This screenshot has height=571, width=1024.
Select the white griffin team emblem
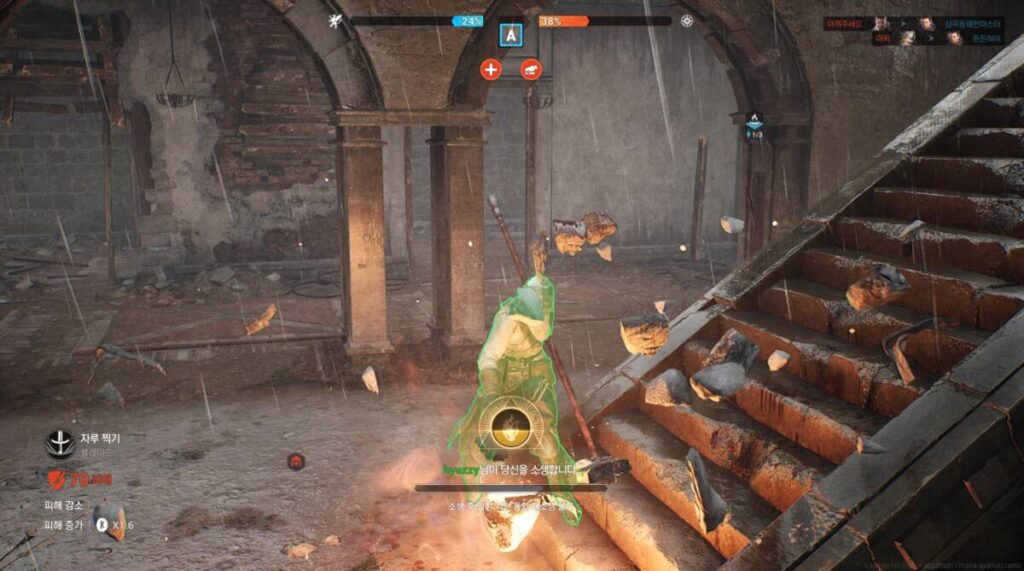click(x=336, y=20)
